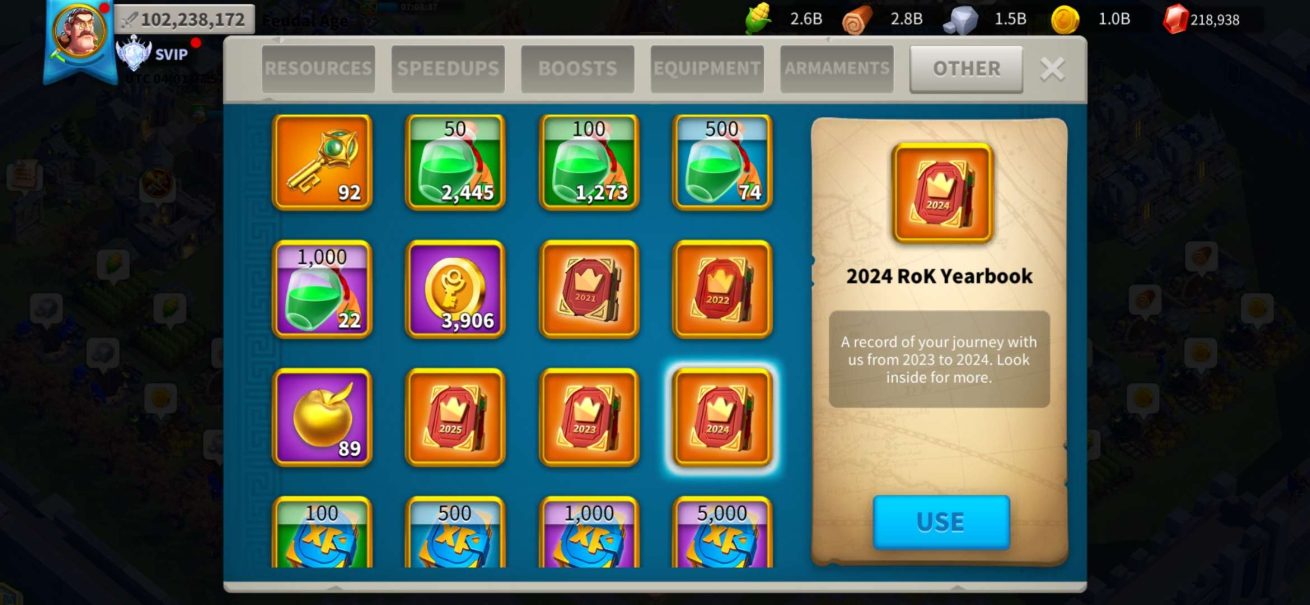Switch to the Resources tab
The image size is (1310, 605).
click(x=318, y=69)
